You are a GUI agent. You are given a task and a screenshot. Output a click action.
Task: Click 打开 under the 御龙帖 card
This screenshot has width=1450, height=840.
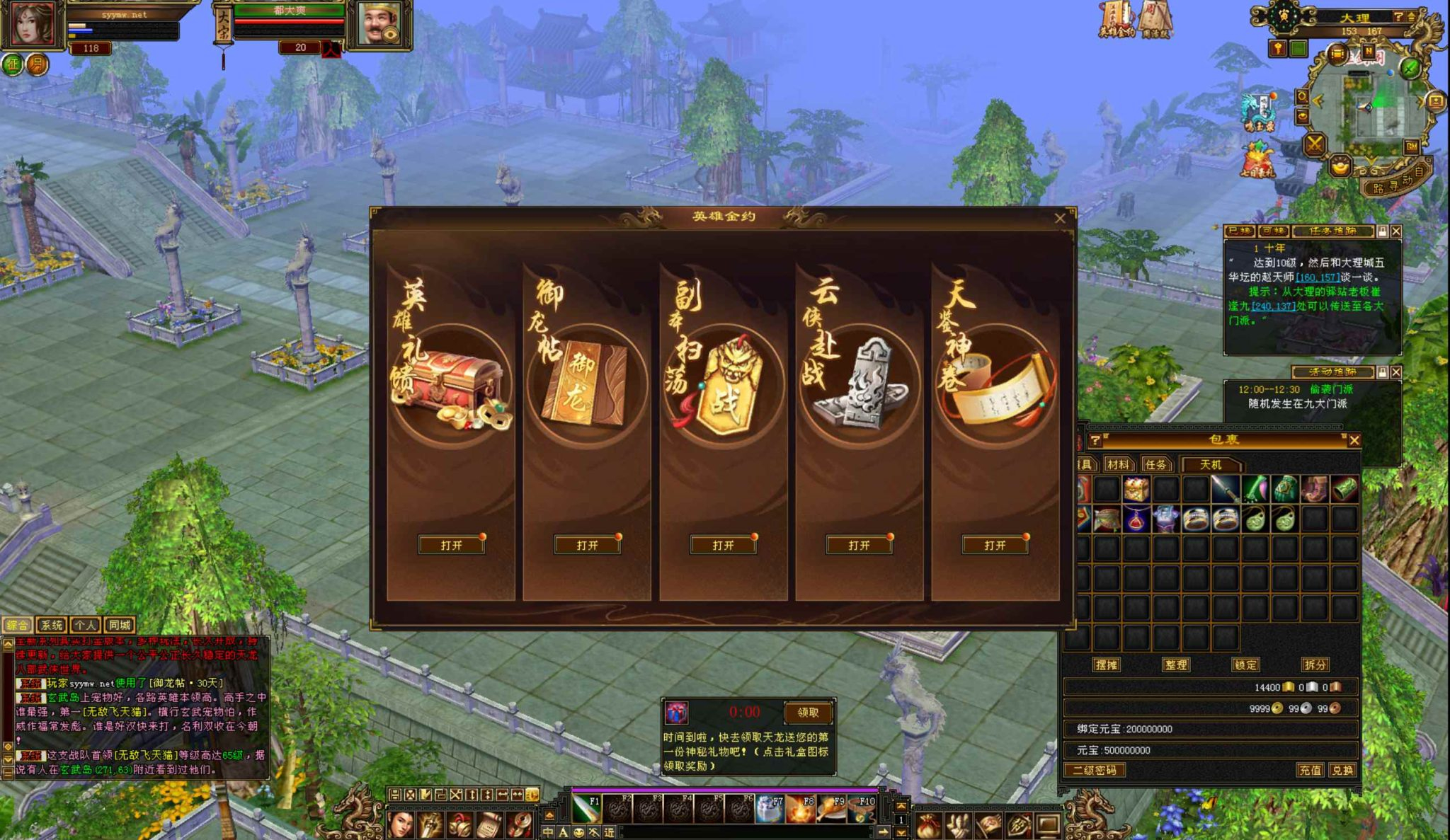pos(587,545)
